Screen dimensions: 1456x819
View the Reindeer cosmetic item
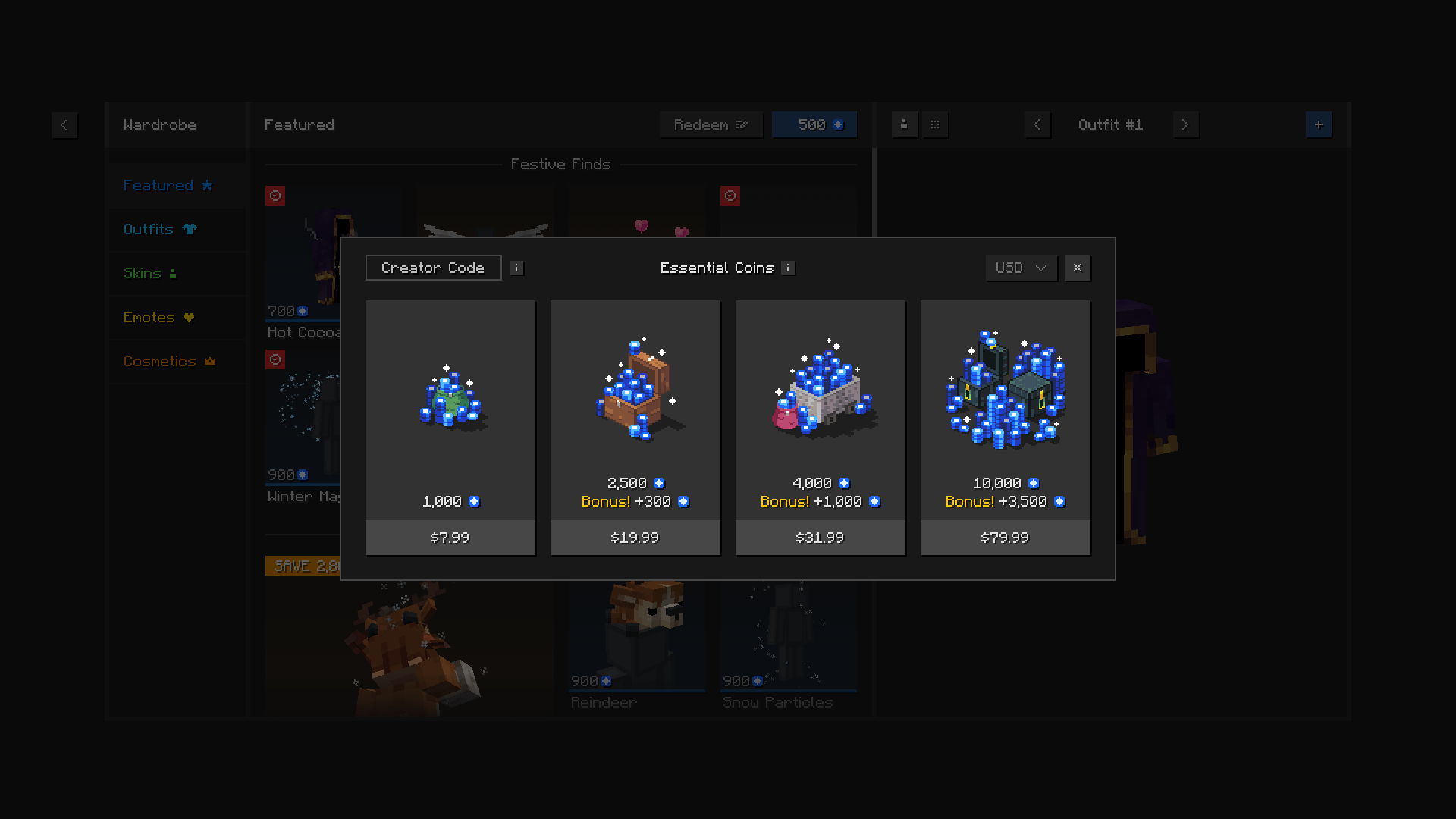tap(637, 645)
